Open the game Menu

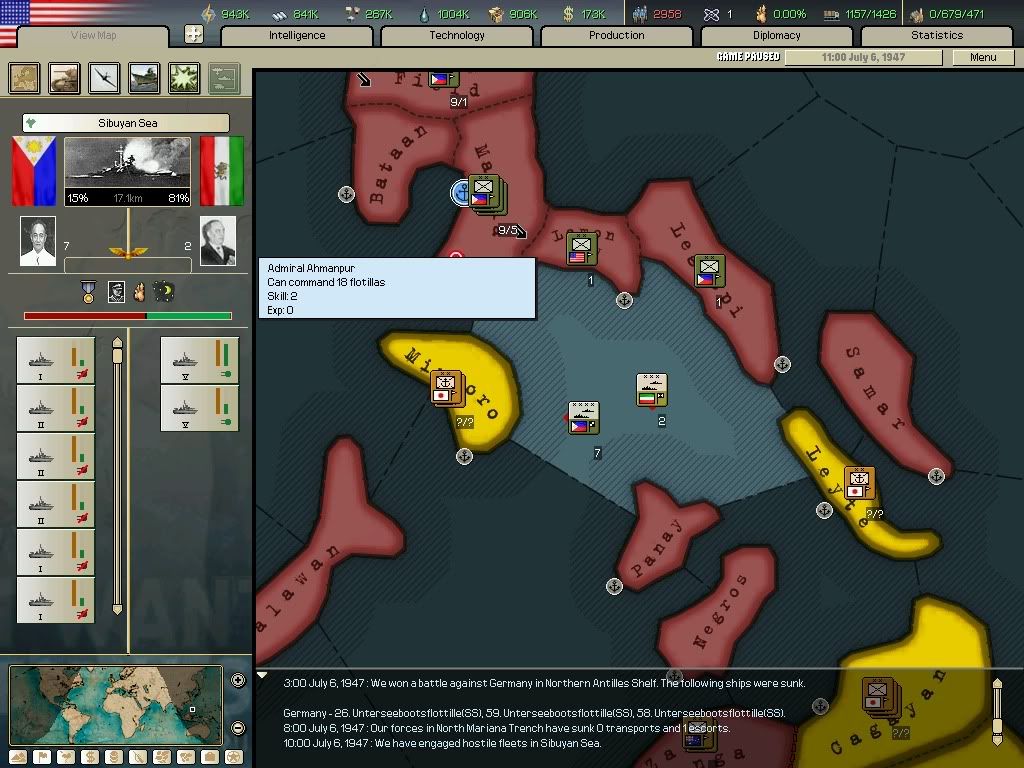click(983, 57)
